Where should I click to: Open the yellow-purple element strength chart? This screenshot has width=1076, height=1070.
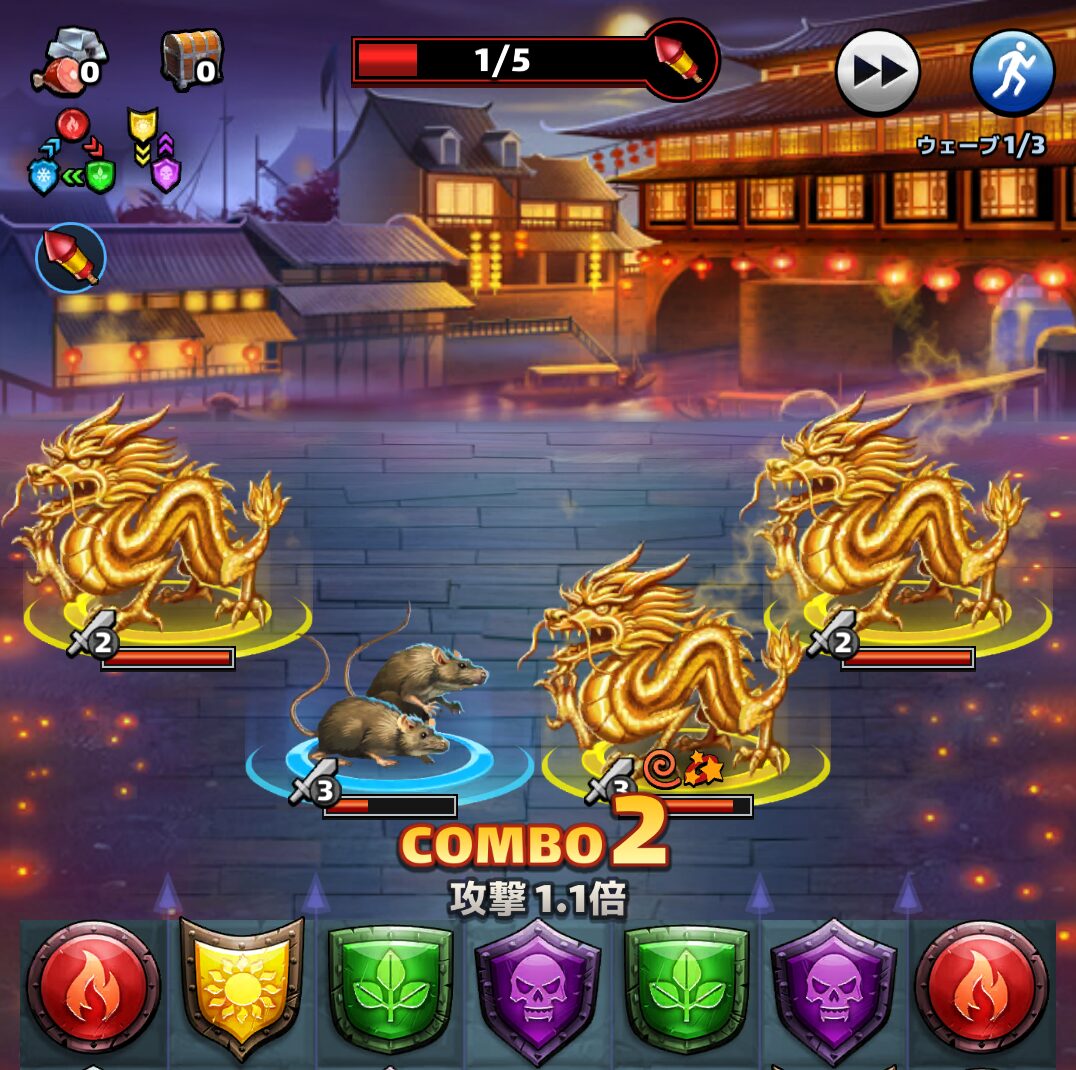pos(153,150)
